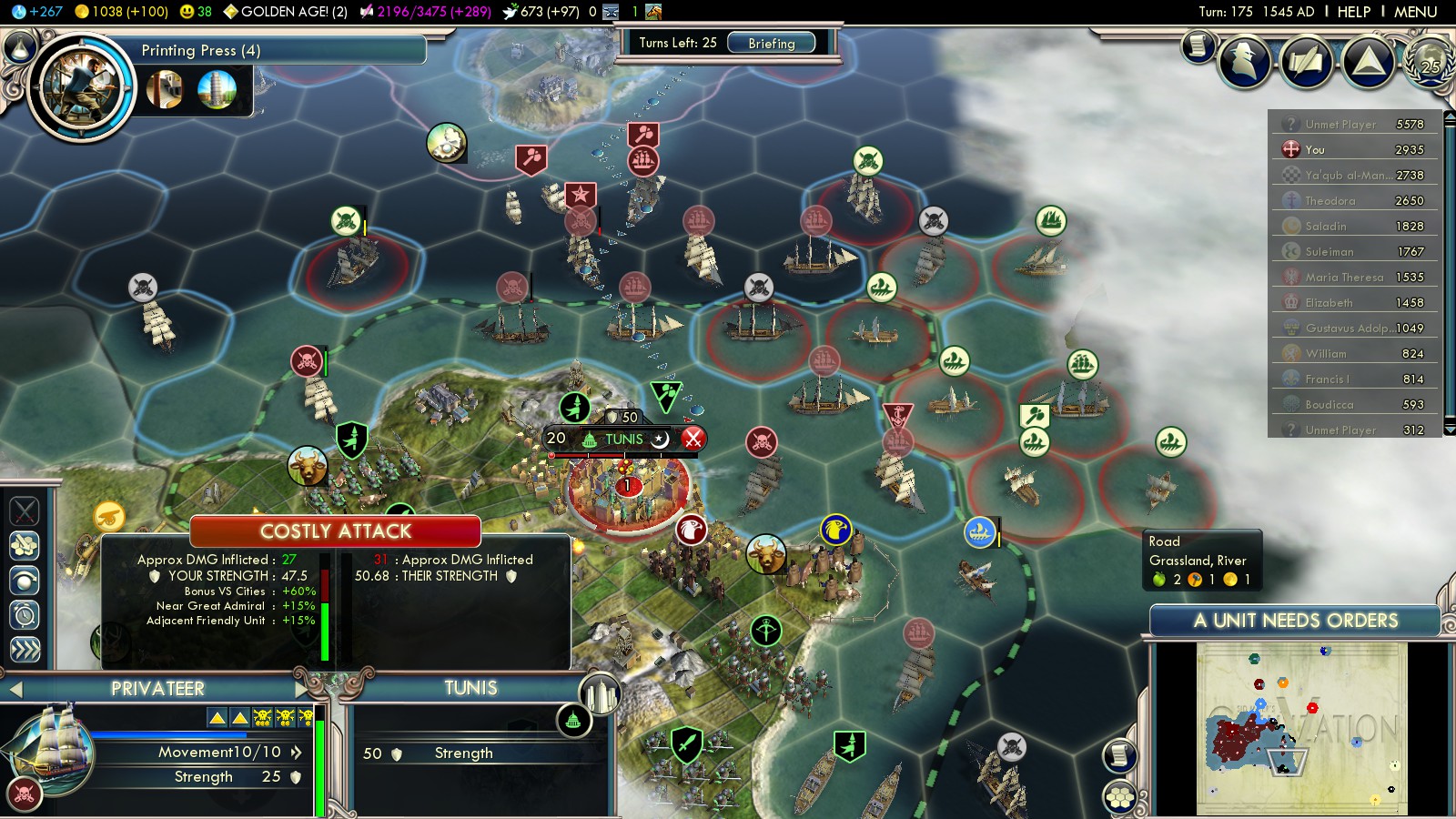The width and height of the screenshot is (1456, 819).
Task: Activate the crossed swords attack action
Action: point(25,511)
